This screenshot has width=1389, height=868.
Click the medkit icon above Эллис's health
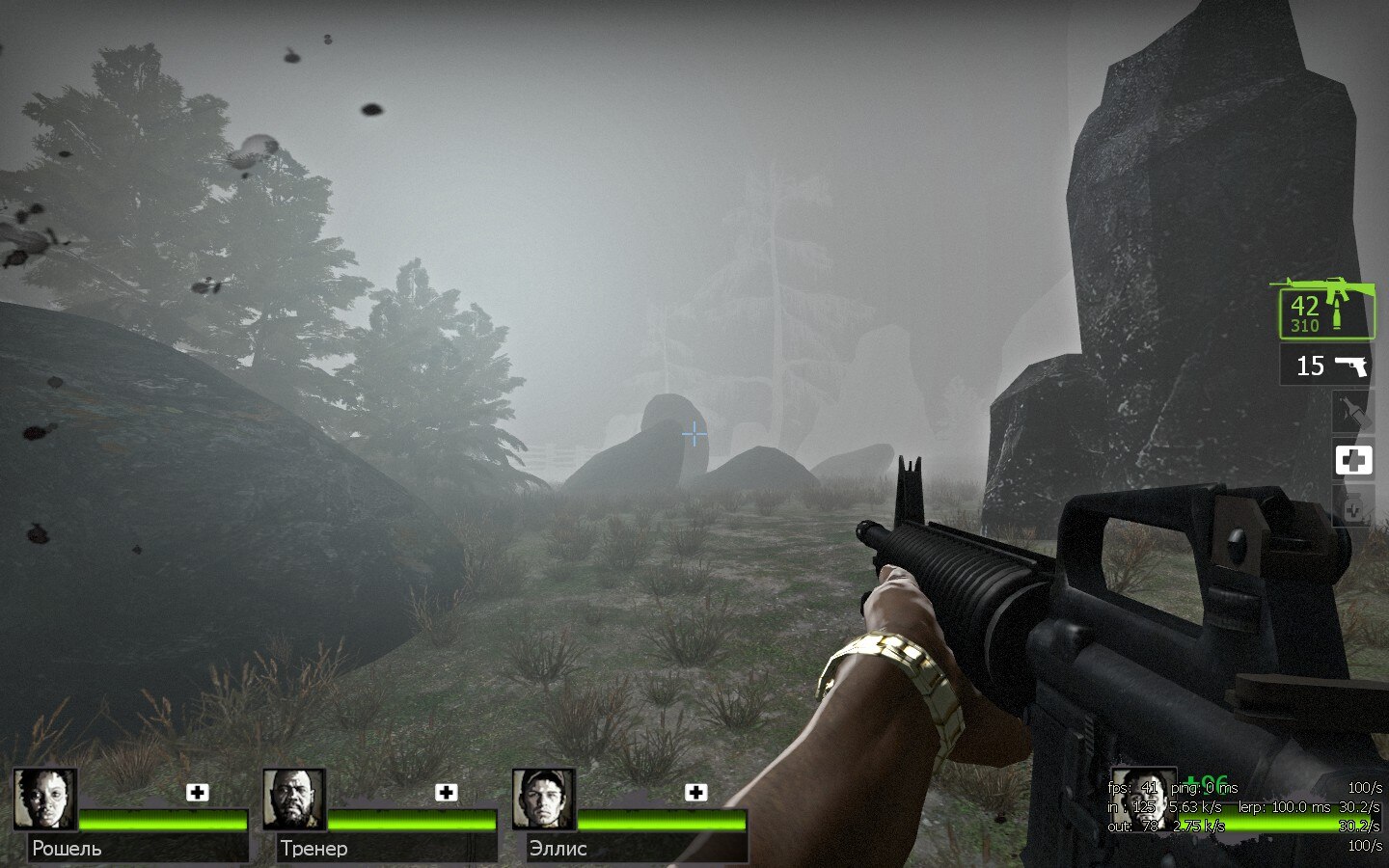click(695, 793)
